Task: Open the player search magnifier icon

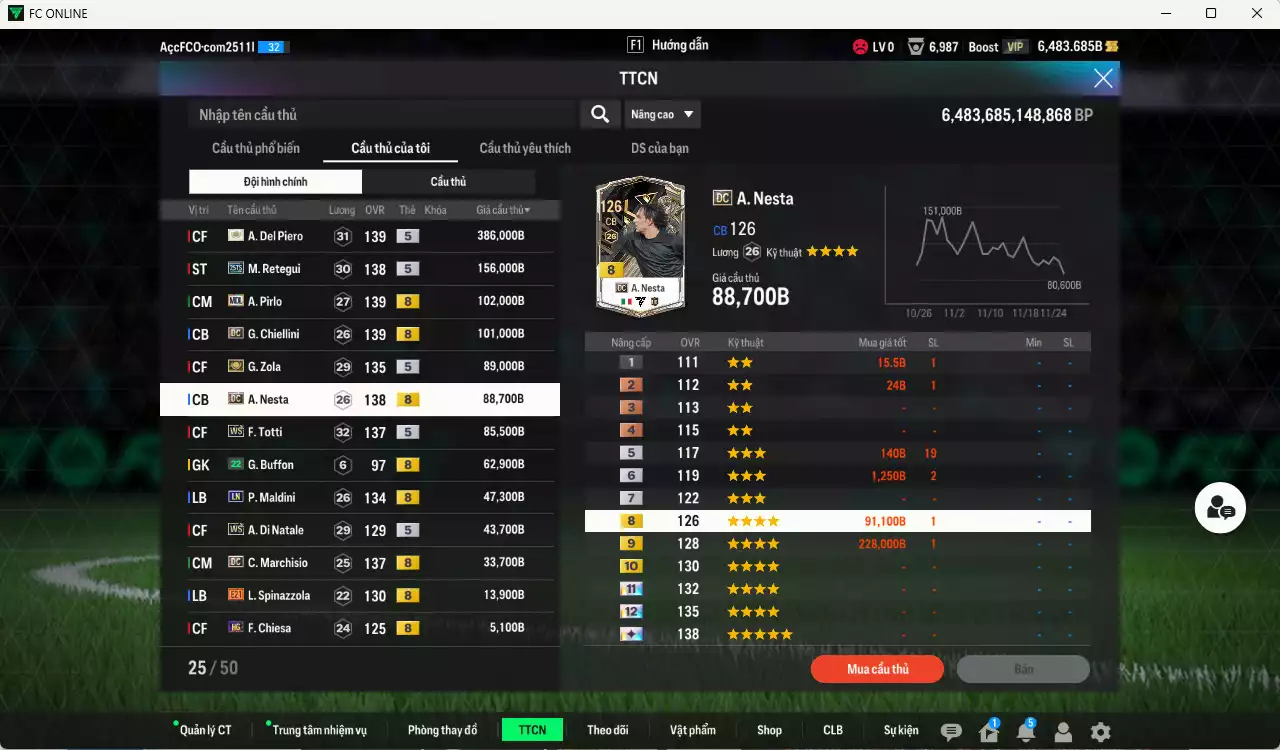Action: tap(599, 114)
